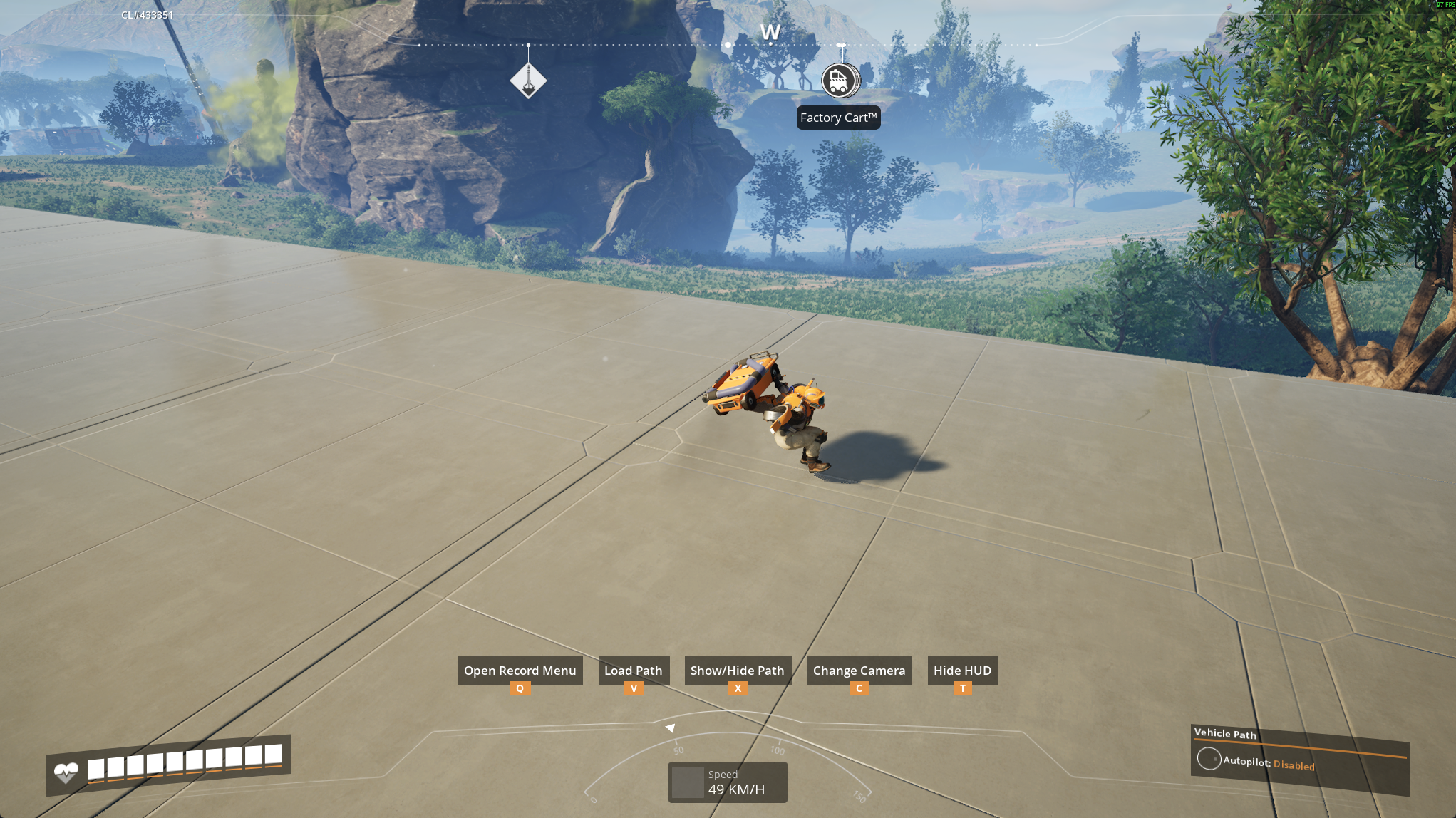1456x818 pixels.
Task: Select the Factory Cart compass marker
Action: (840, 81)
